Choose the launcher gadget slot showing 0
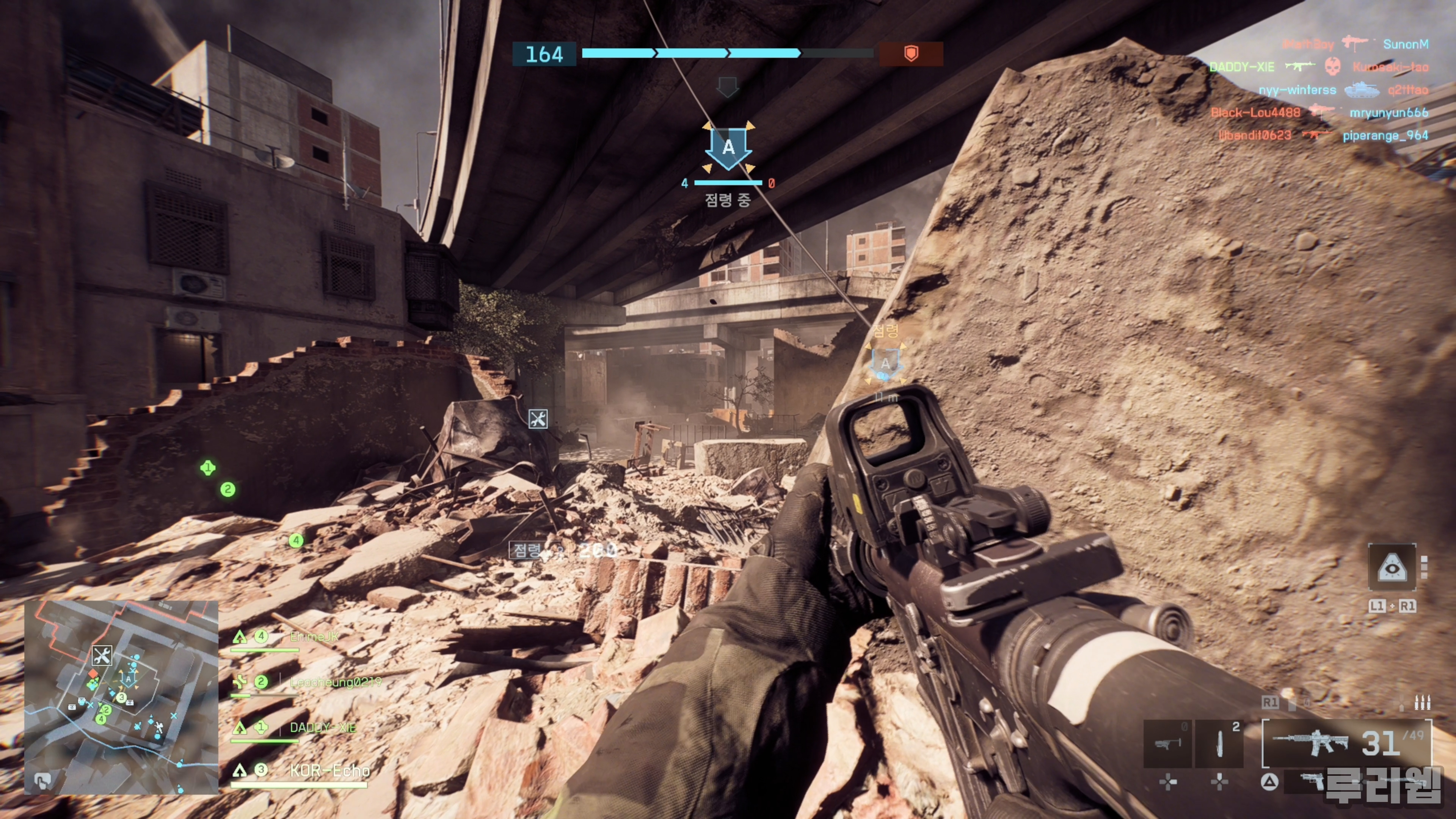 1167,743
